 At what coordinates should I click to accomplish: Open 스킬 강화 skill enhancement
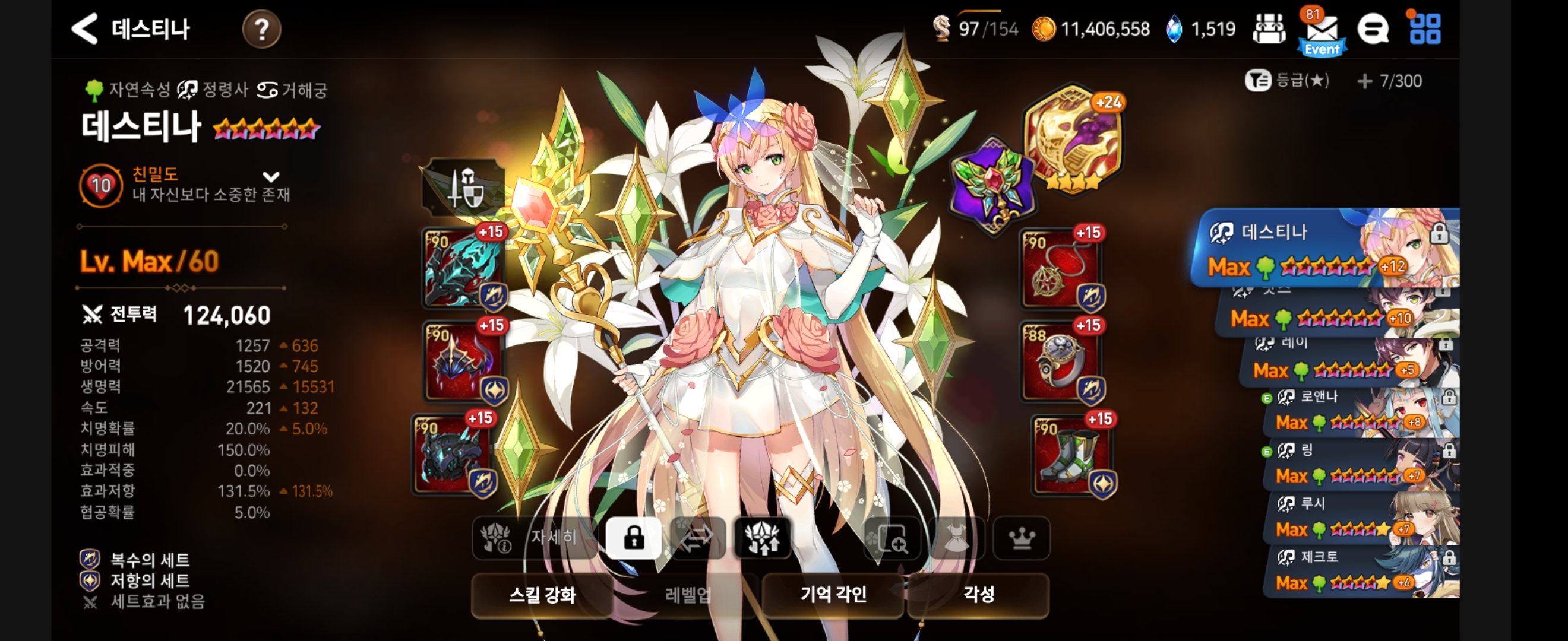coord(542,594)
